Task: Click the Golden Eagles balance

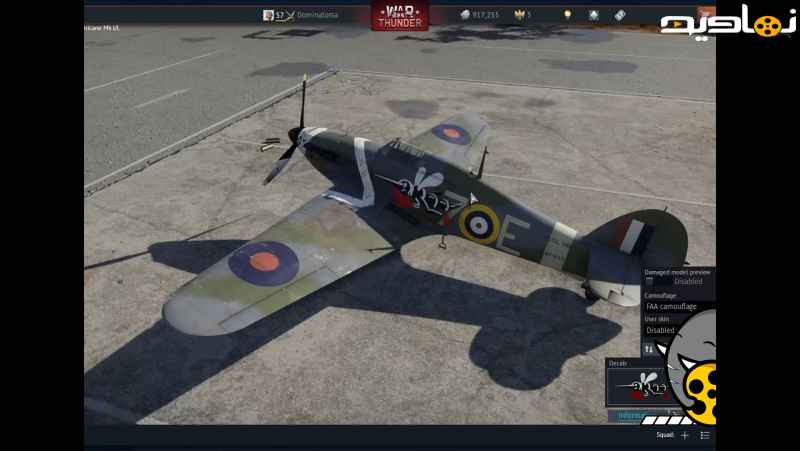Action: click(x=523, y=15)
